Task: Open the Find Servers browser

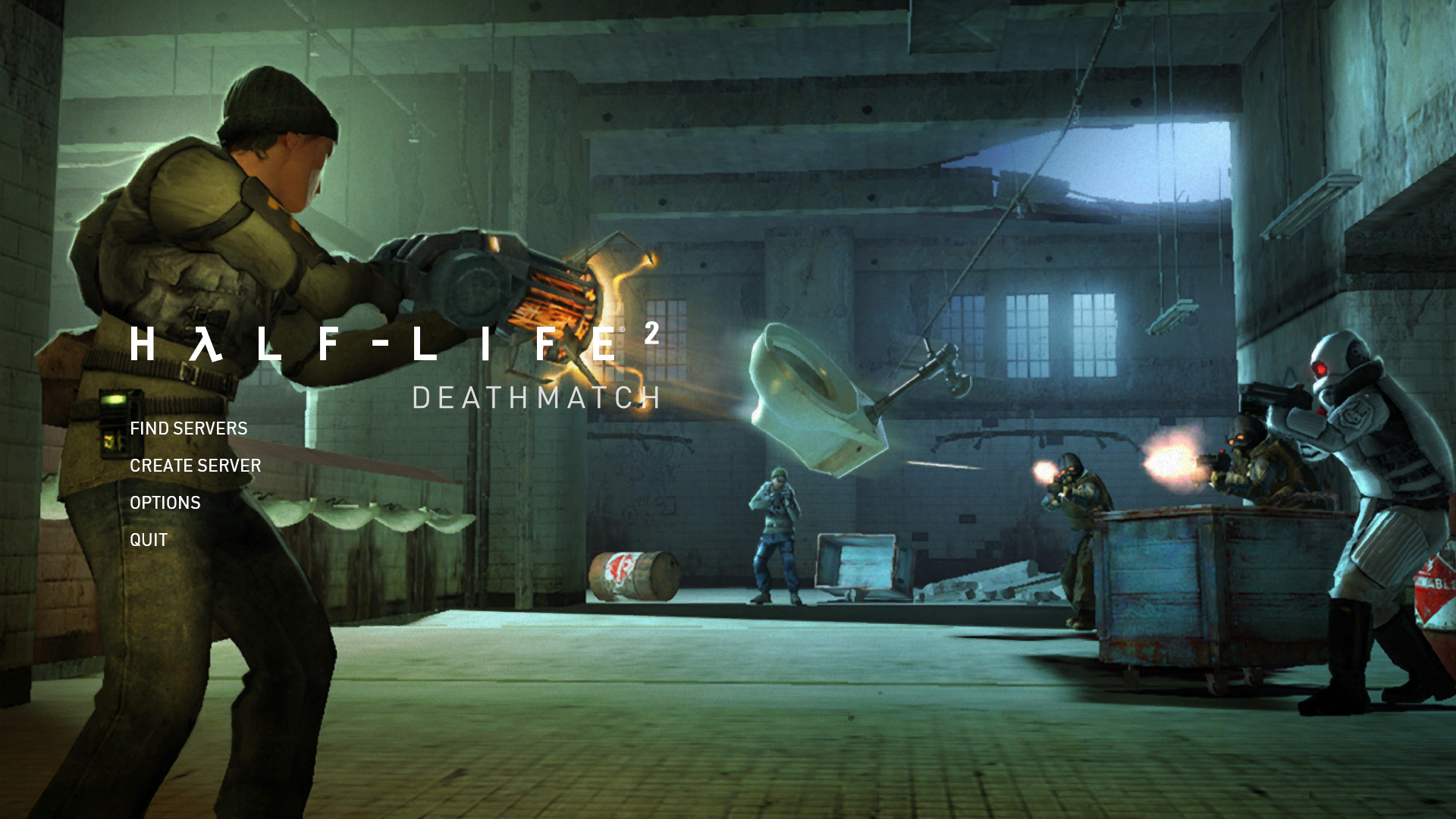Action: tap(189, 428)
